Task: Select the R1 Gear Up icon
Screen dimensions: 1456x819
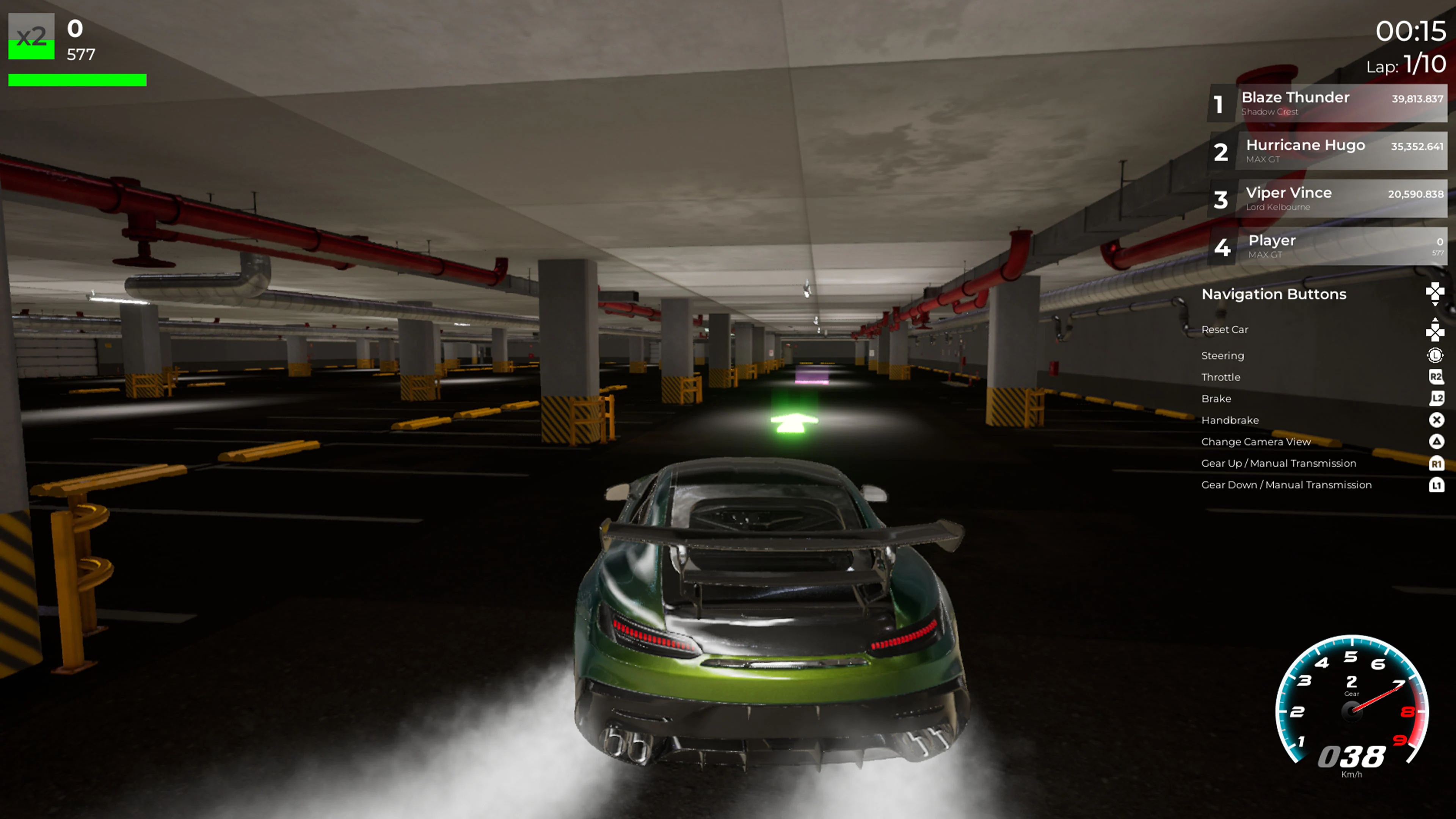Action: click(x=1436, y=463)
